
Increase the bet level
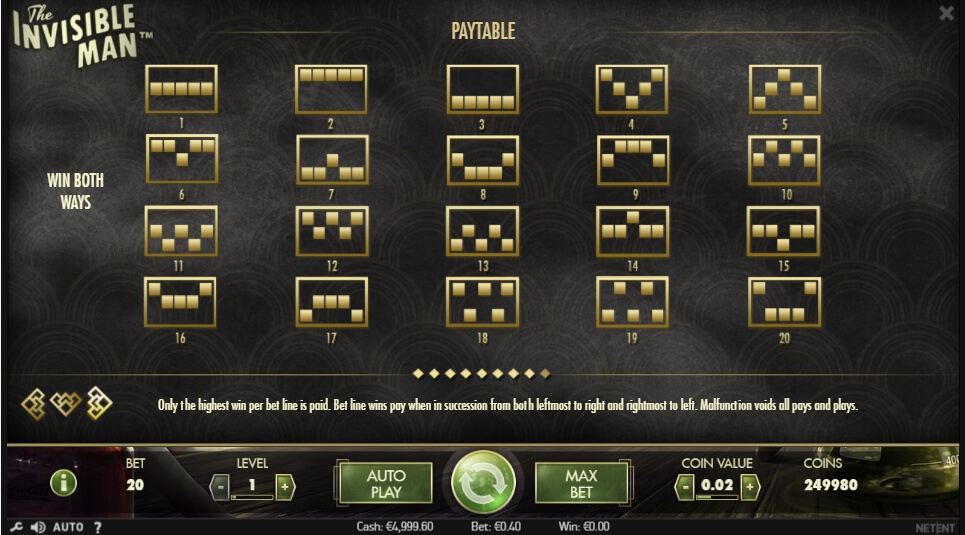pos(285,486)
